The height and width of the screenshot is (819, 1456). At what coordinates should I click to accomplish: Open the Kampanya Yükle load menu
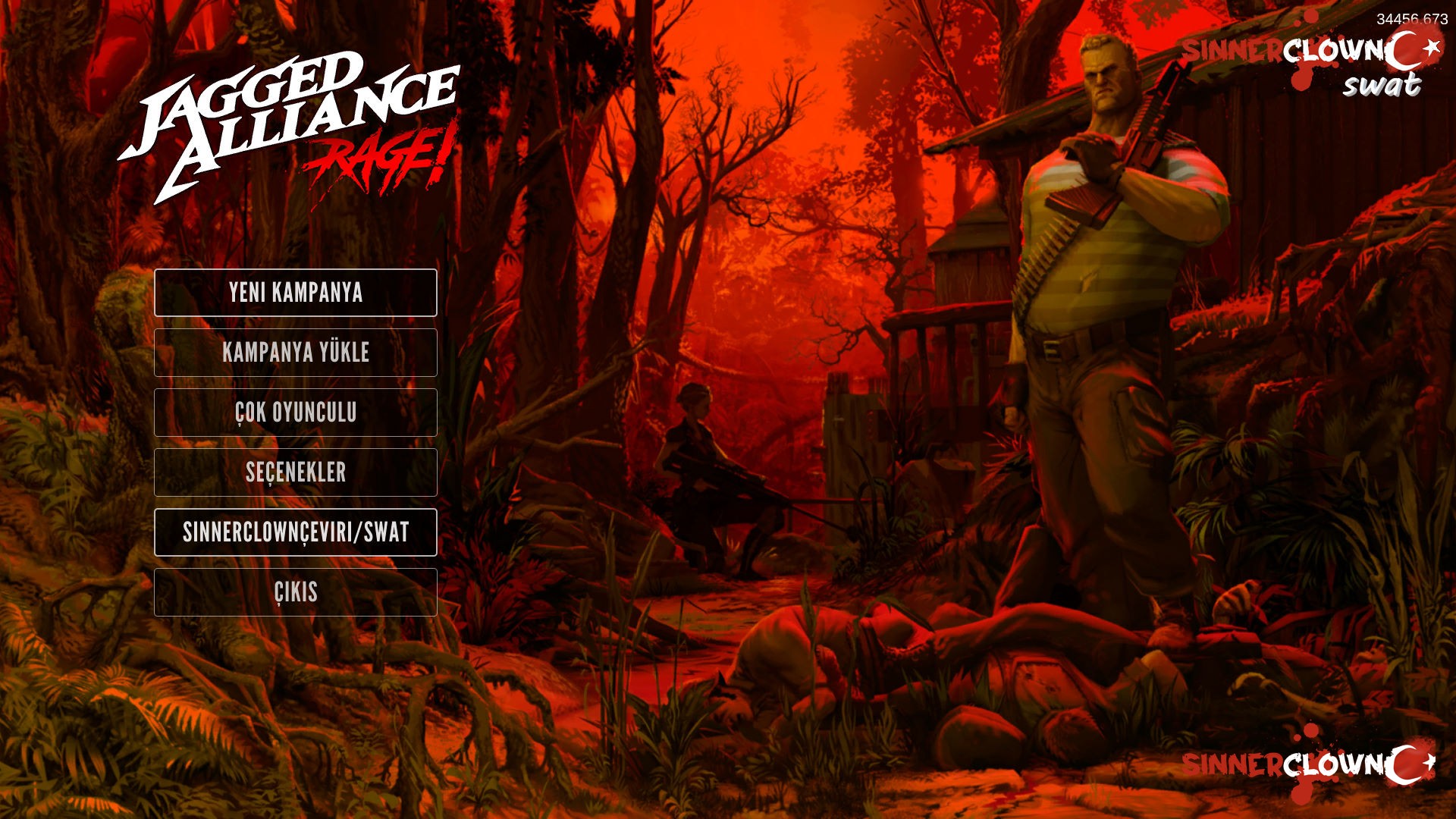[296, 353]
